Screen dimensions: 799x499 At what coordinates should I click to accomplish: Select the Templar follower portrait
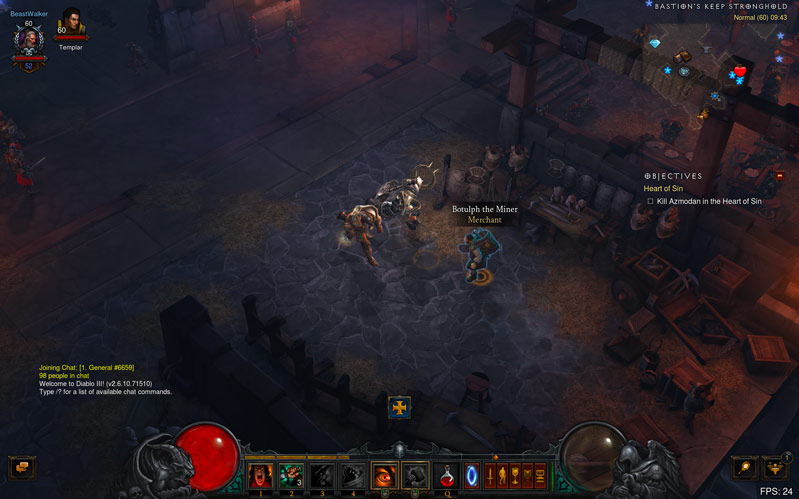coord(71,23)
